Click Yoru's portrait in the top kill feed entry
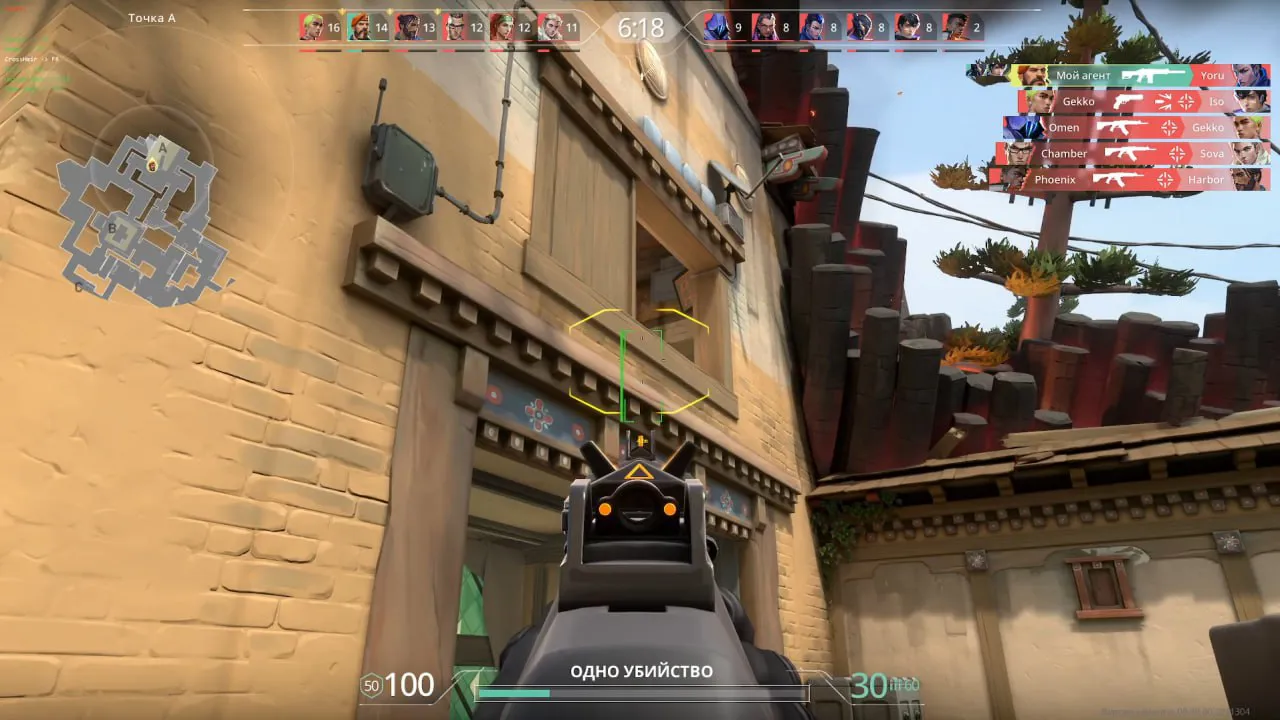 [1251, 75]
